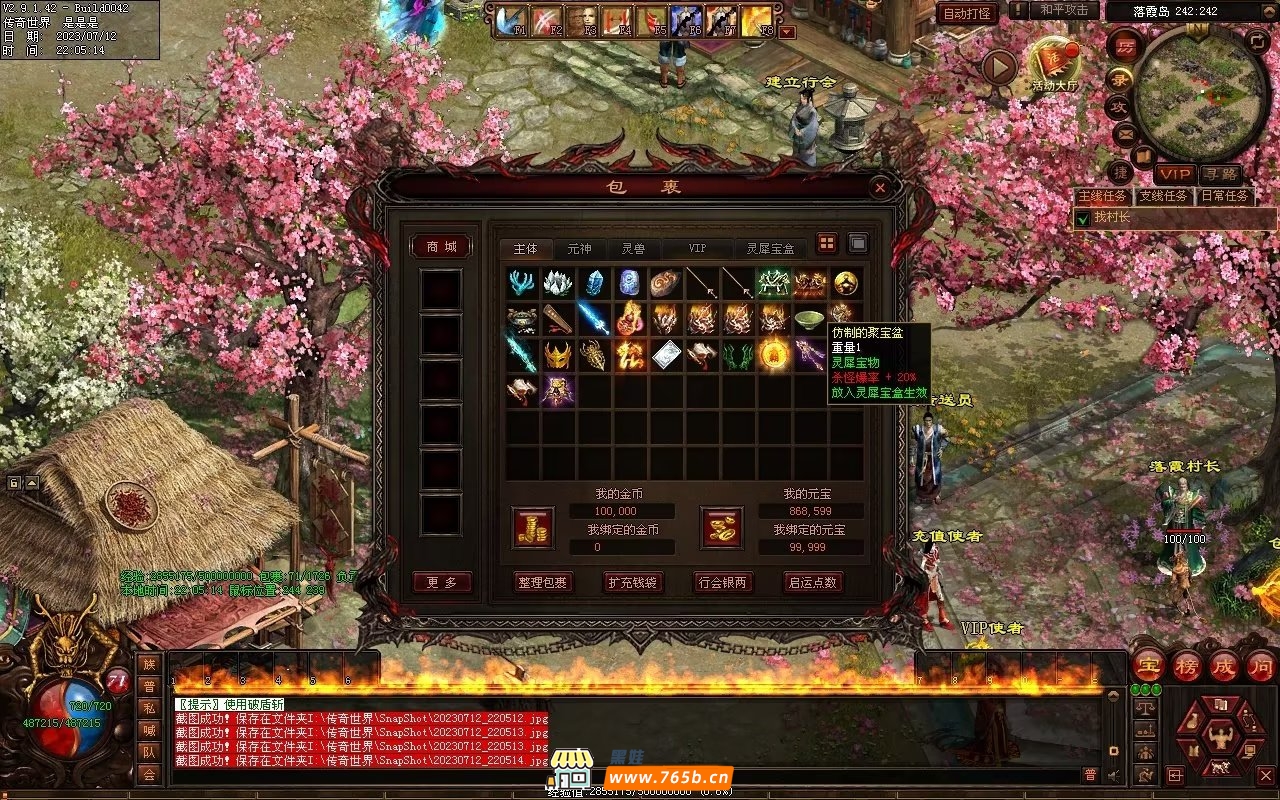This screenshot has width=1280, height=800.
Task: Select the blue crystal item slot
Action: (x=594, y=283)
